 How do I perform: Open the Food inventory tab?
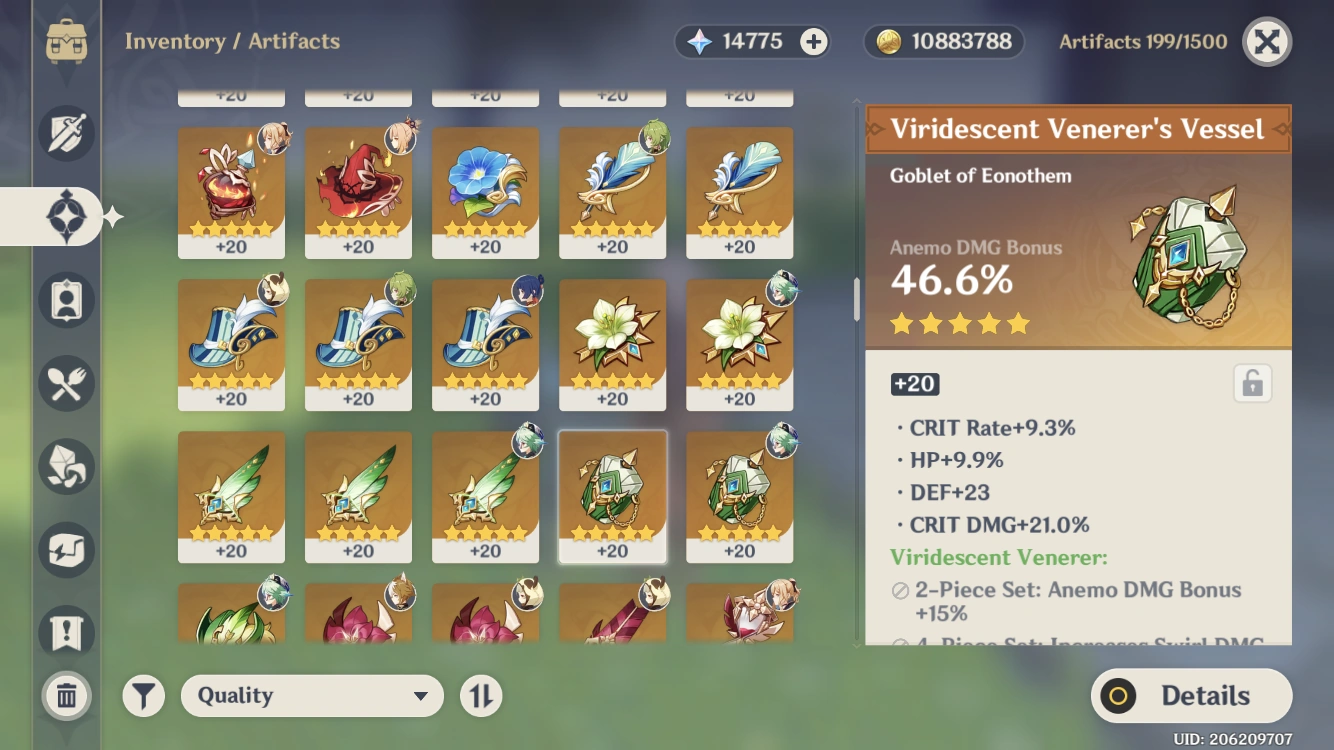pos(65,383)
